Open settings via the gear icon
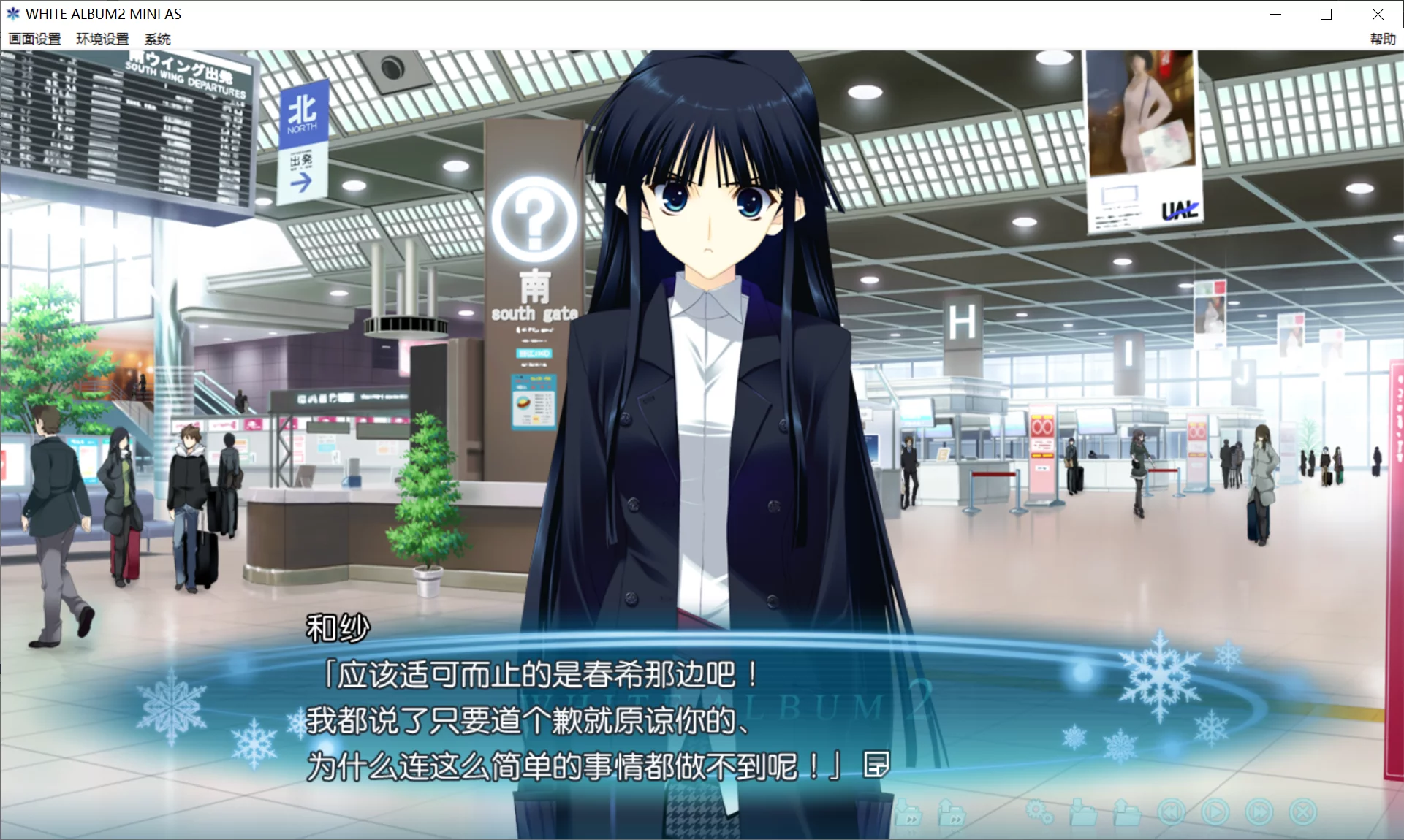1404x840 pixels. (1039, 811)
